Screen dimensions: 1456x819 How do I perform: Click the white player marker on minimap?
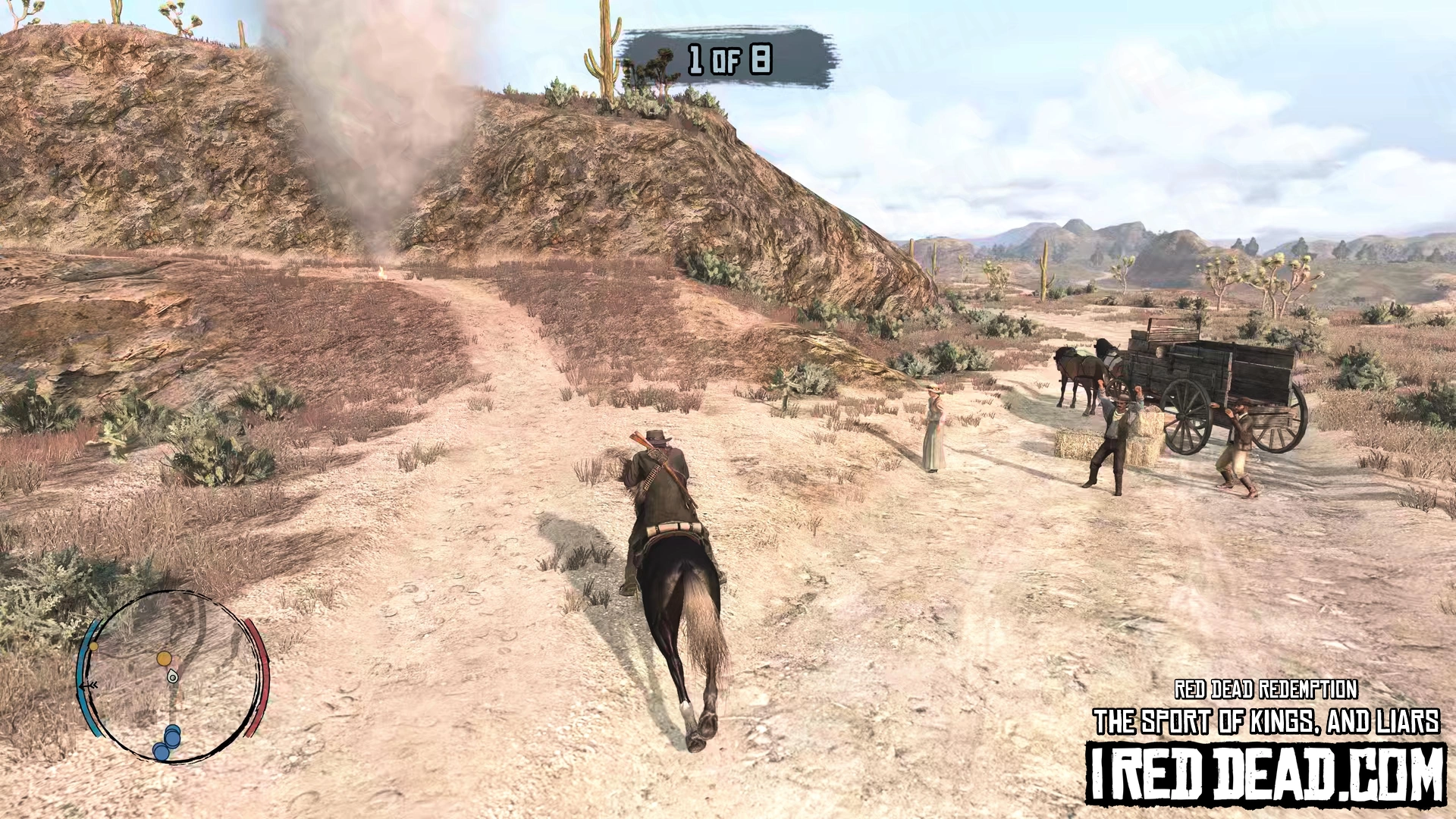[x=173, y=676]
